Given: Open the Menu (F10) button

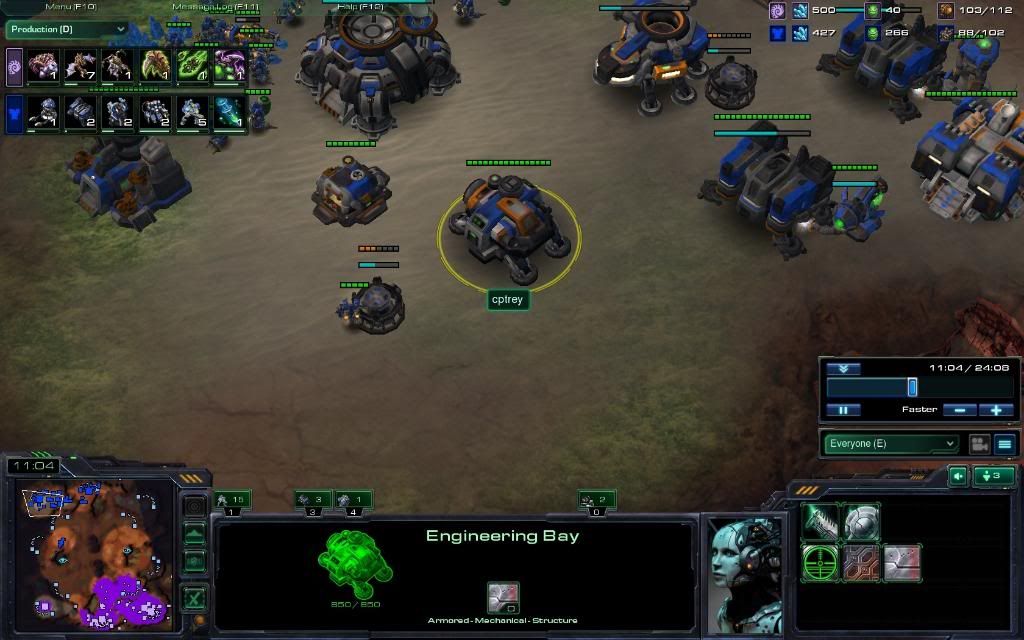Looking at the screenshot, I should click(69, 7).
